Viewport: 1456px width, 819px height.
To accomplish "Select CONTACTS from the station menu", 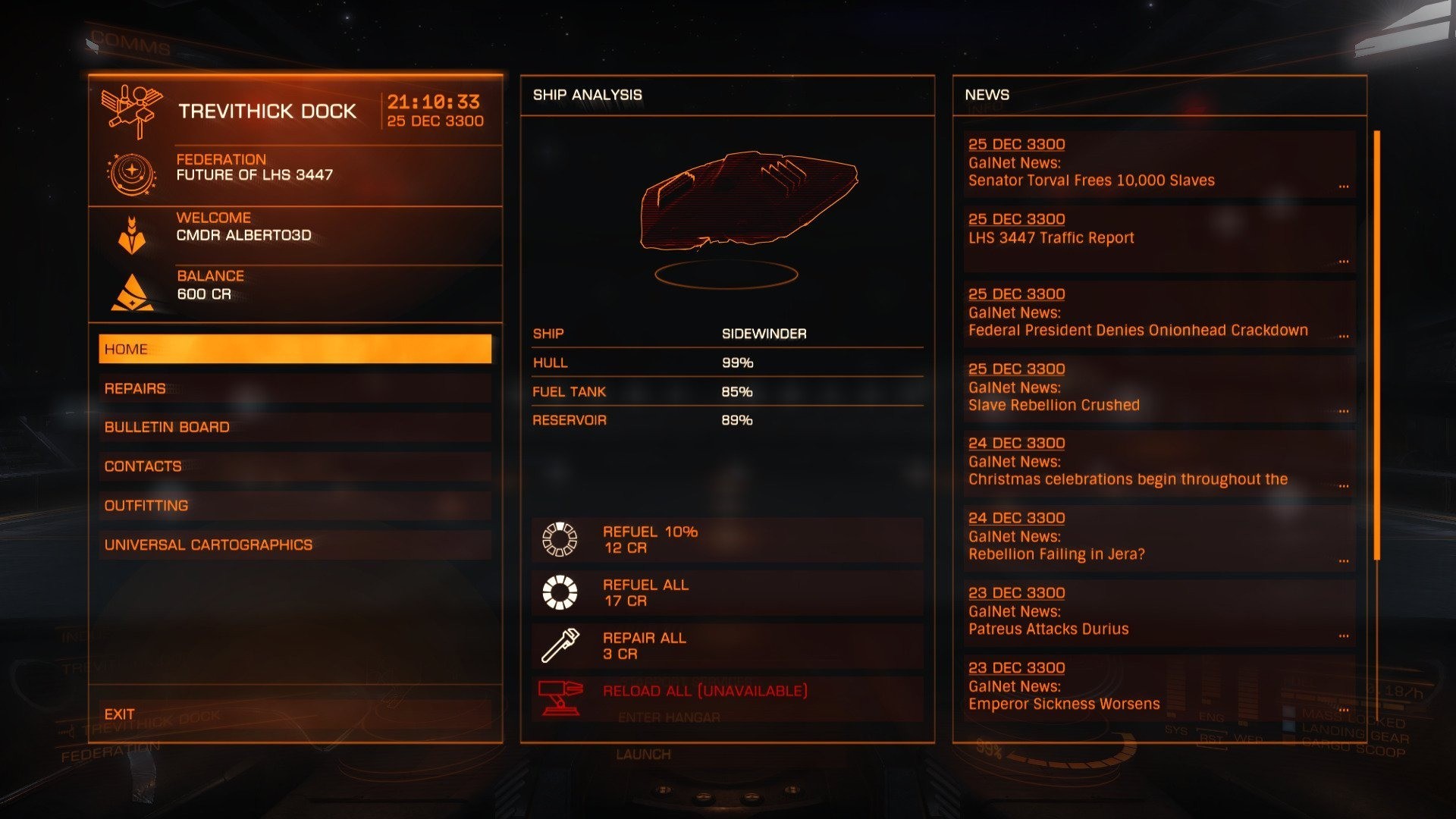I will pyautogui.click(x=296, y=466).
